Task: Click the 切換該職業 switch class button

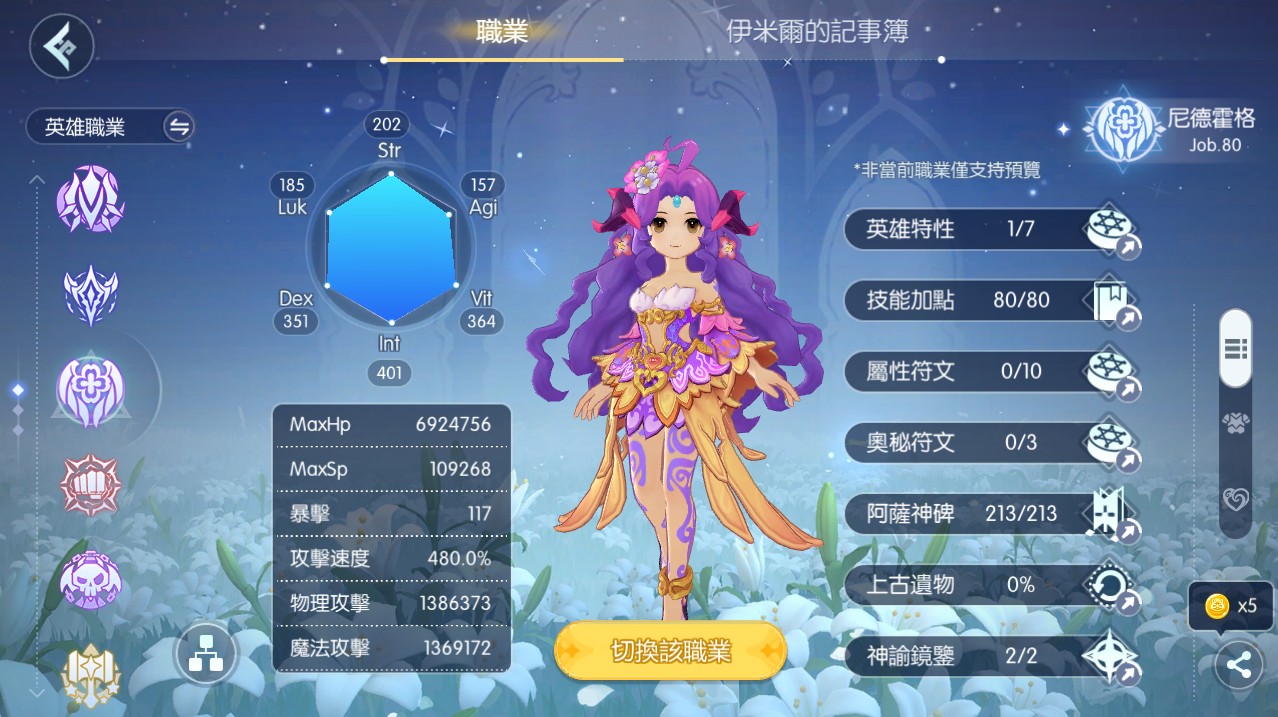Action: tap(671, 652)
